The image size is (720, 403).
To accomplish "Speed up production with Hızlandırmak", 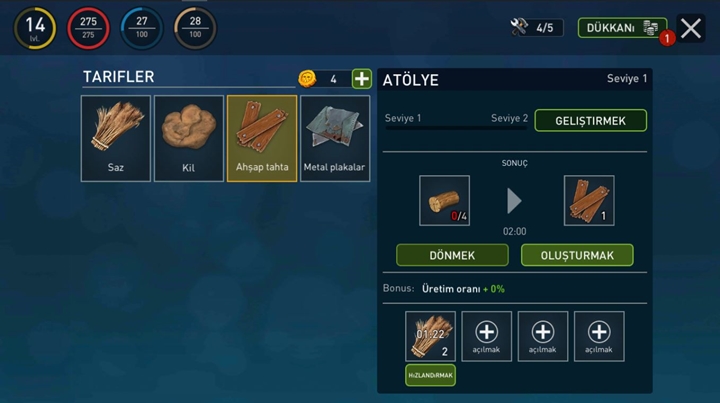I will click(430, 375).
